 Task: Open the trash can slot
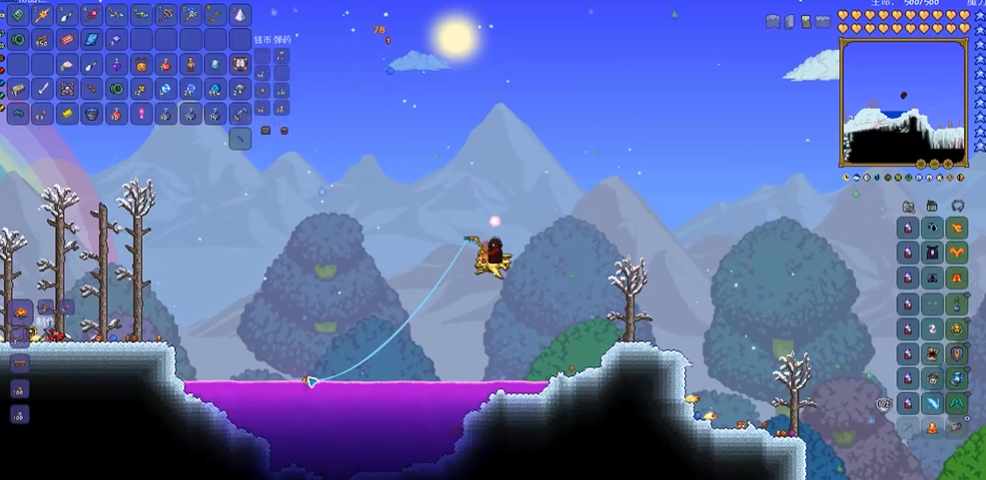(x=240, y=139)
